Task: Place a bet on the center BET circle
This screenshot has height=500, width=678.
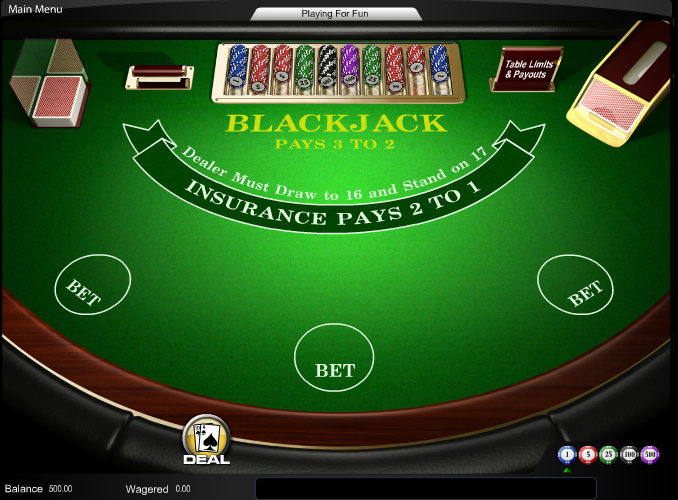Action: 334,358
